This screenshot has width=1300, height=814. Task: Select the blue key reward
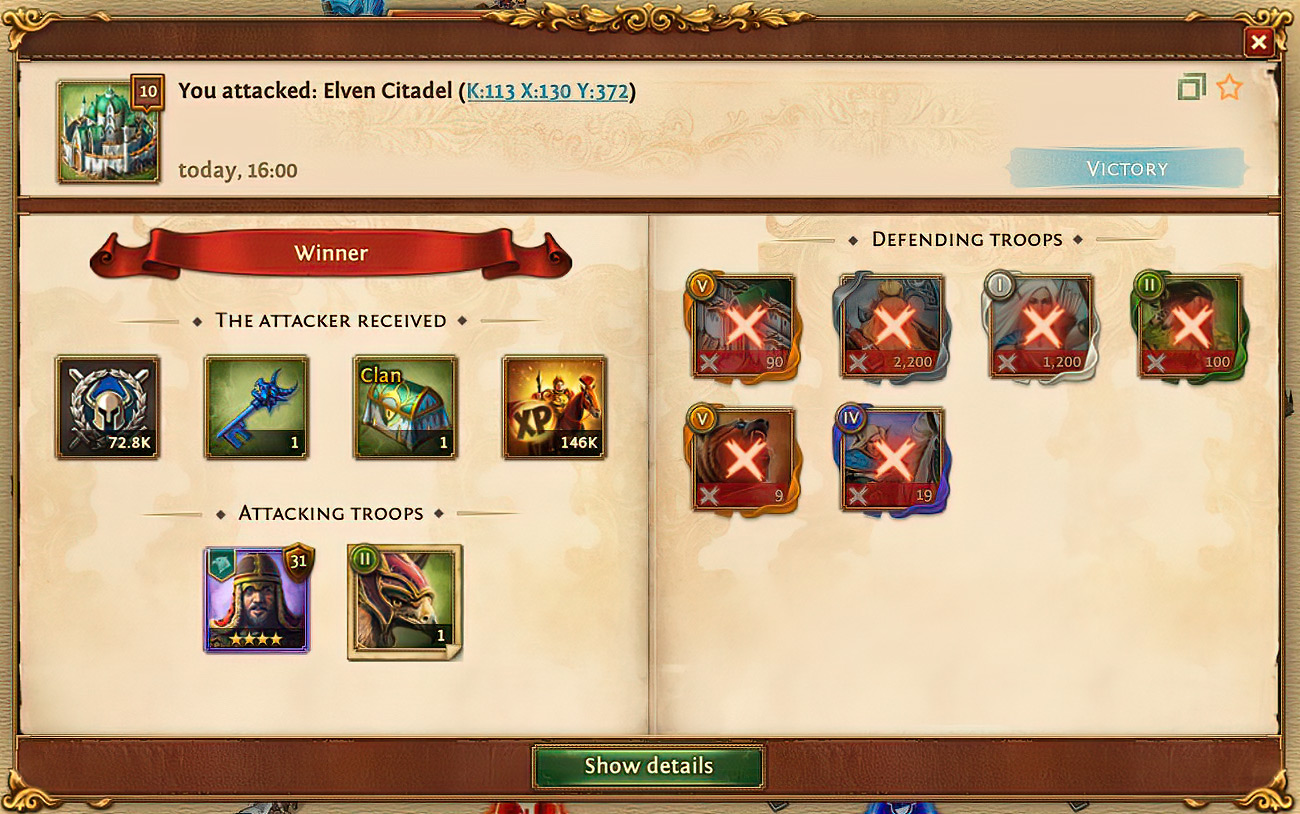point(256,408)
